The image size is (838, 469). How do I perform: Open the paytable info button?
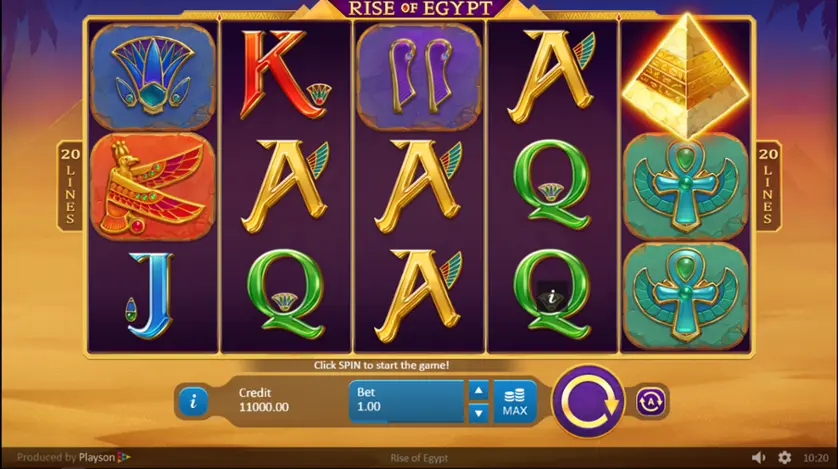(192, 401)
